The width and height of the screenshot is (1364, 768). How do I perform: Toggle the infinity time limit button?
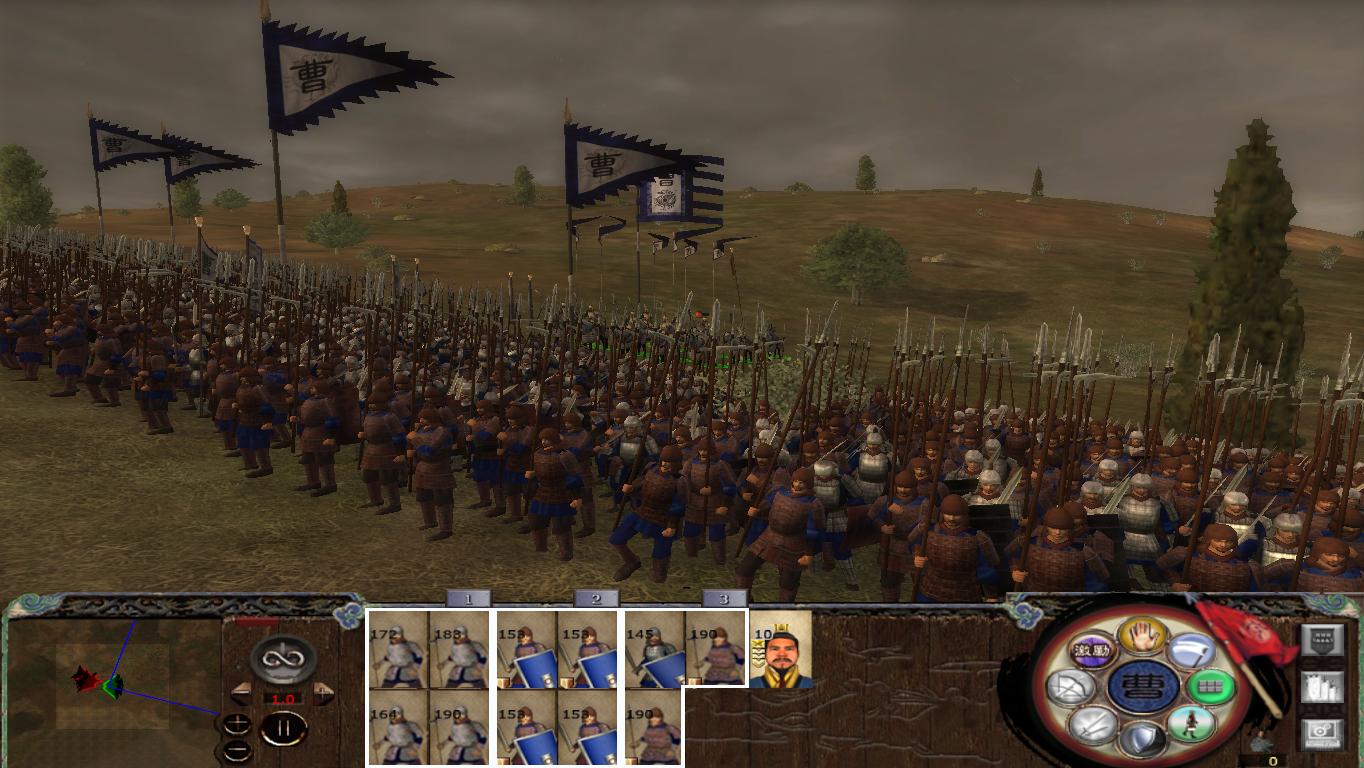point(281,657)
